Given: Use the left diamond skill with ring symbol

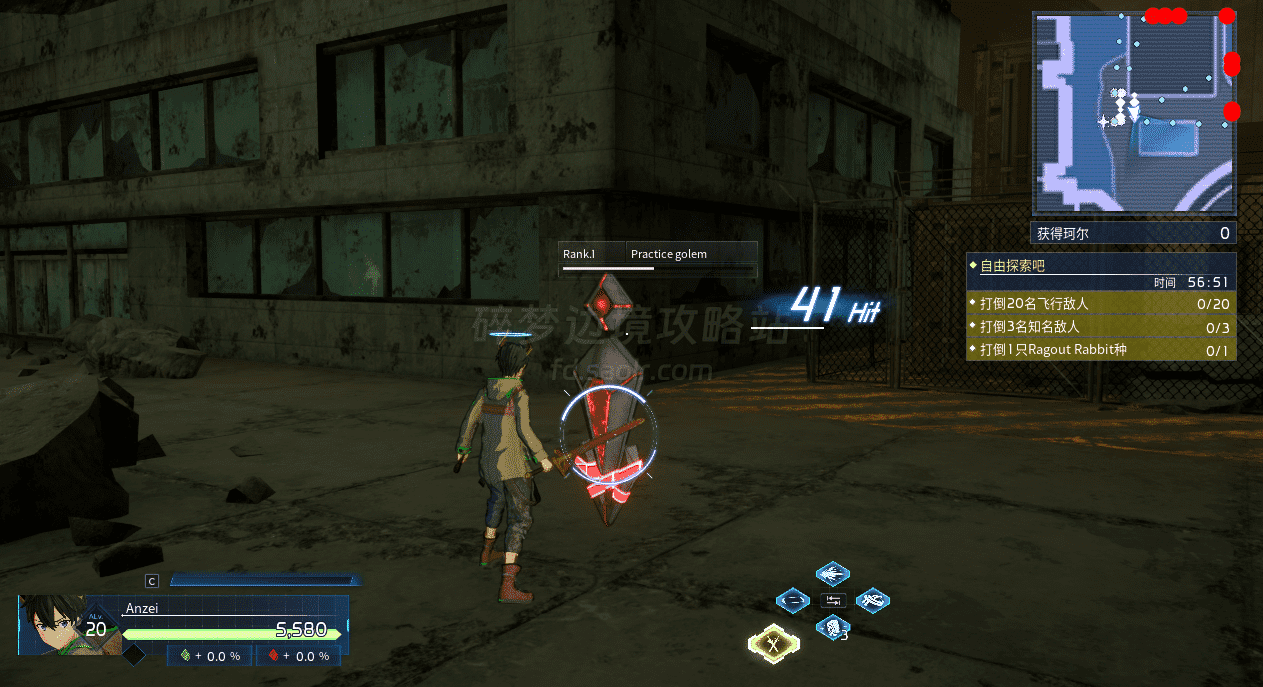Looking at the screenshot, I should 793,601.
